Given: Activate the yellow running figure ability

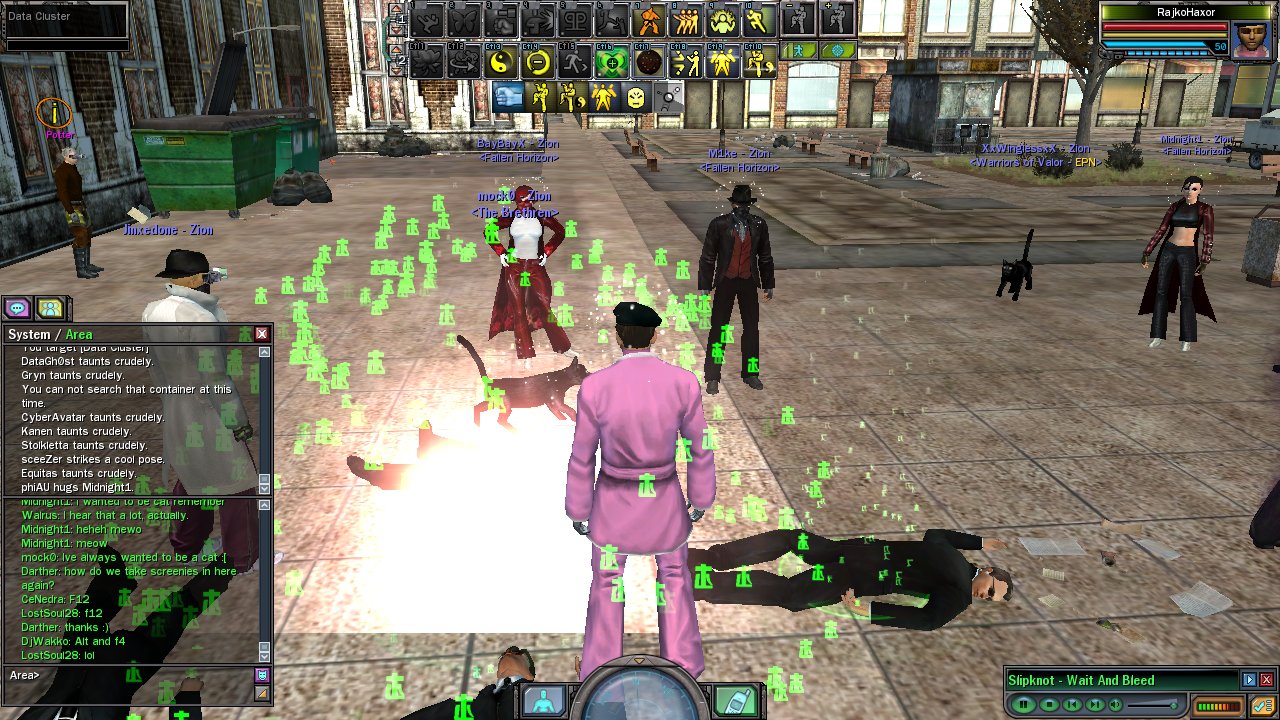Looking at the screenshot, I should click(758, 19).
